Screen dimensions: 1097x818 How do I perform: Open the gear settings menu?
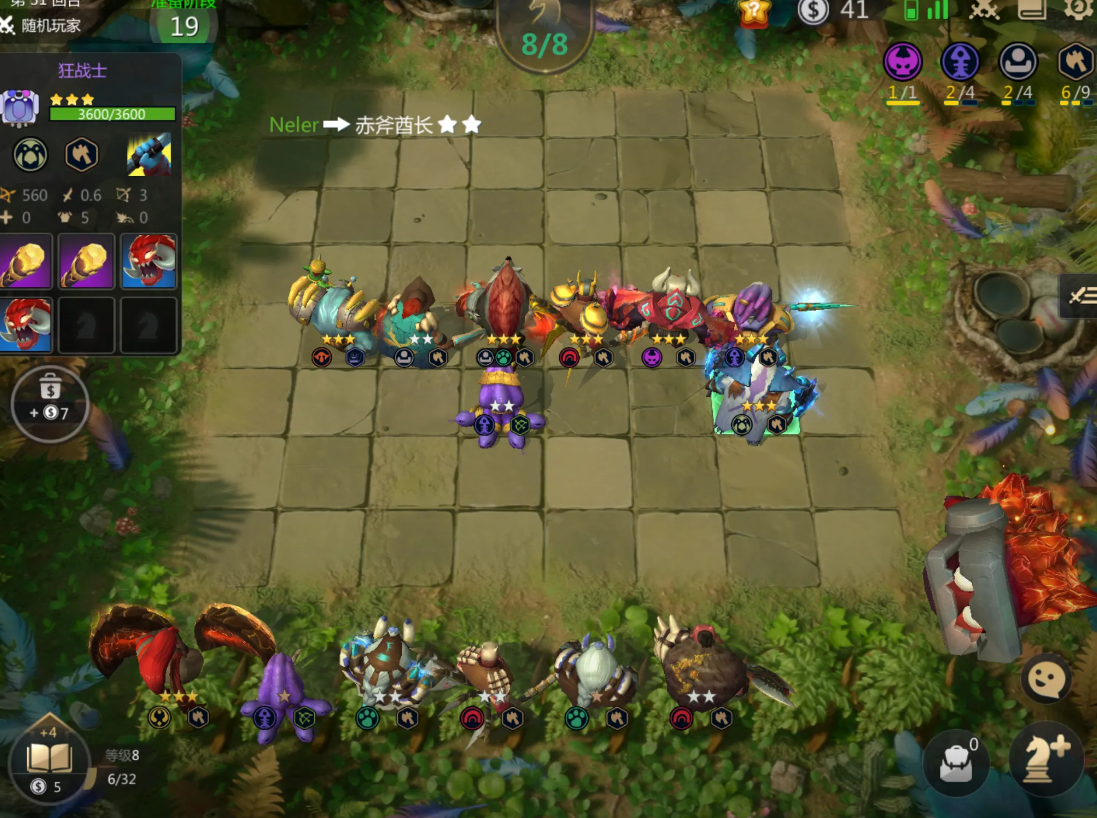click(x=1078, y=9)
